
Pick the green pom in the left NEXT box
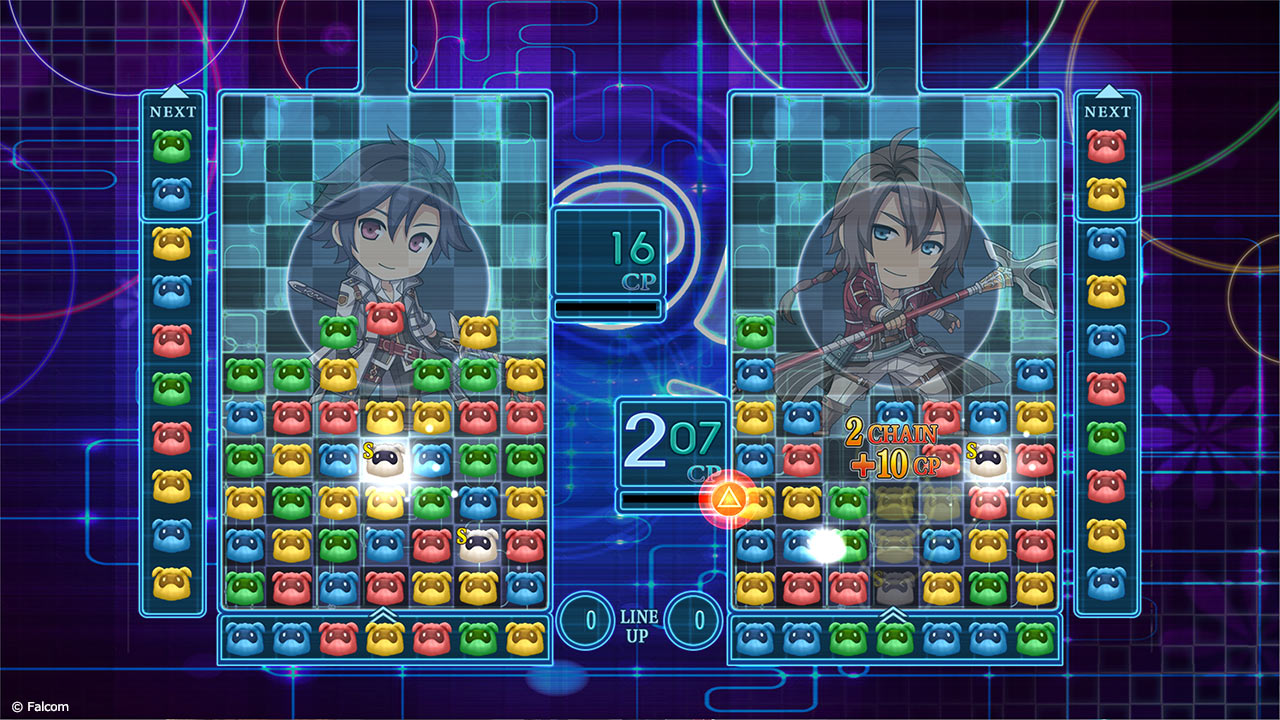172,147
